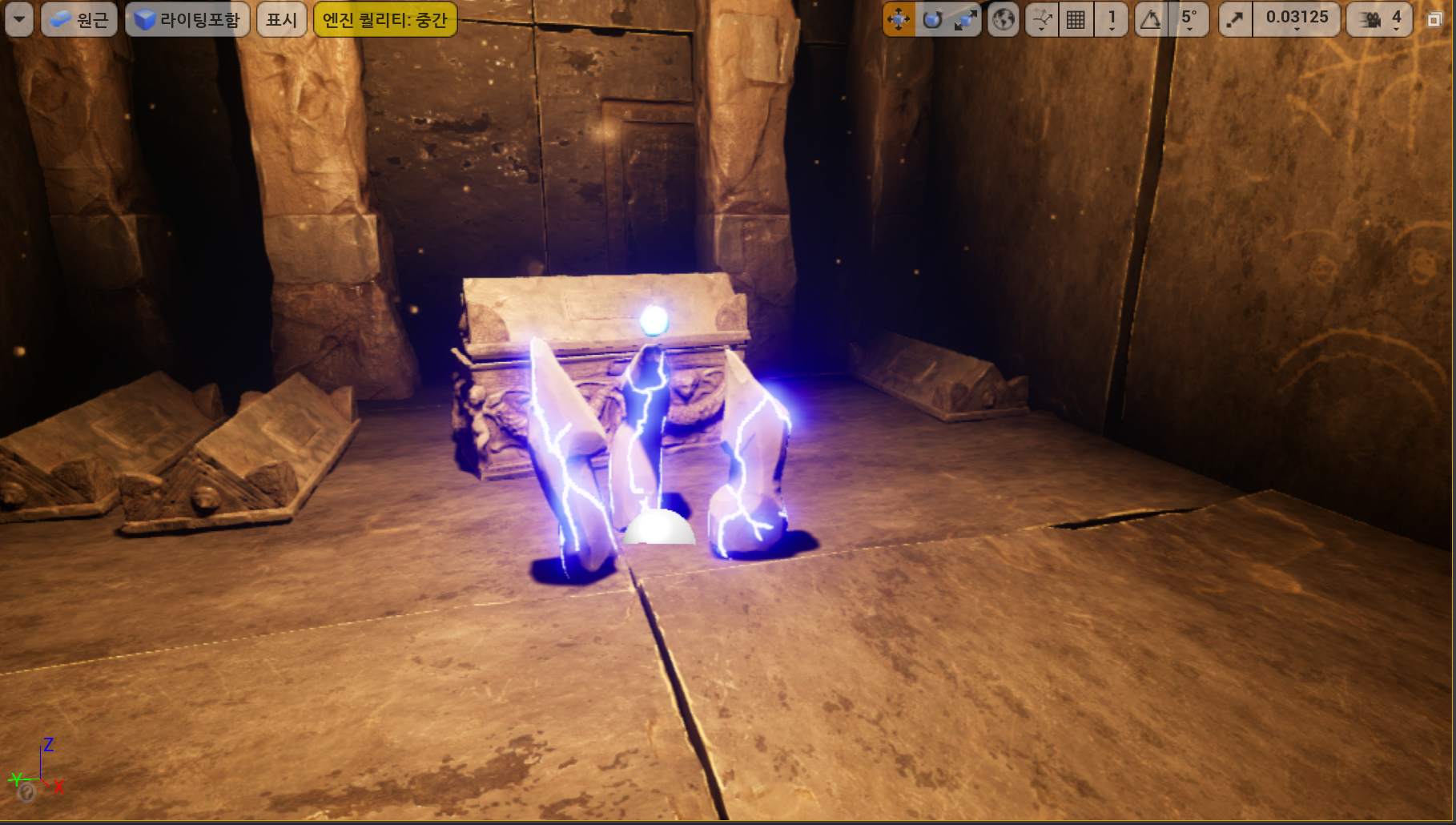Enable surface snapping
The image size is (1456, 825).
[x=1043, y=18]
